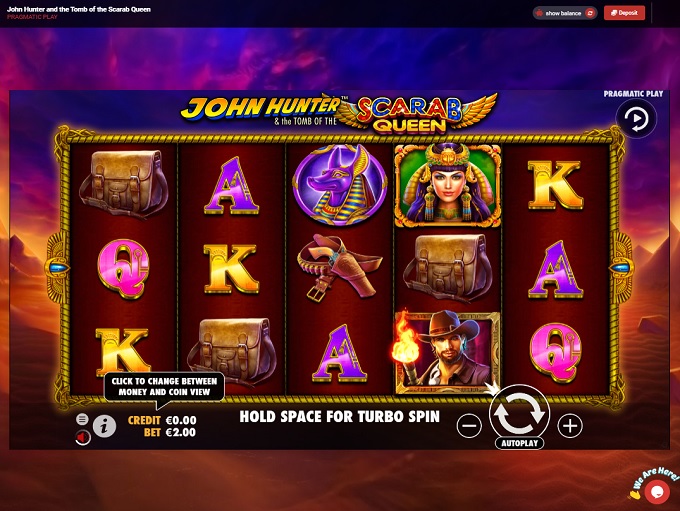Open the hamburger settings menu
The image size is (680, 511).
pyautogui.click(x=82, y=419)
